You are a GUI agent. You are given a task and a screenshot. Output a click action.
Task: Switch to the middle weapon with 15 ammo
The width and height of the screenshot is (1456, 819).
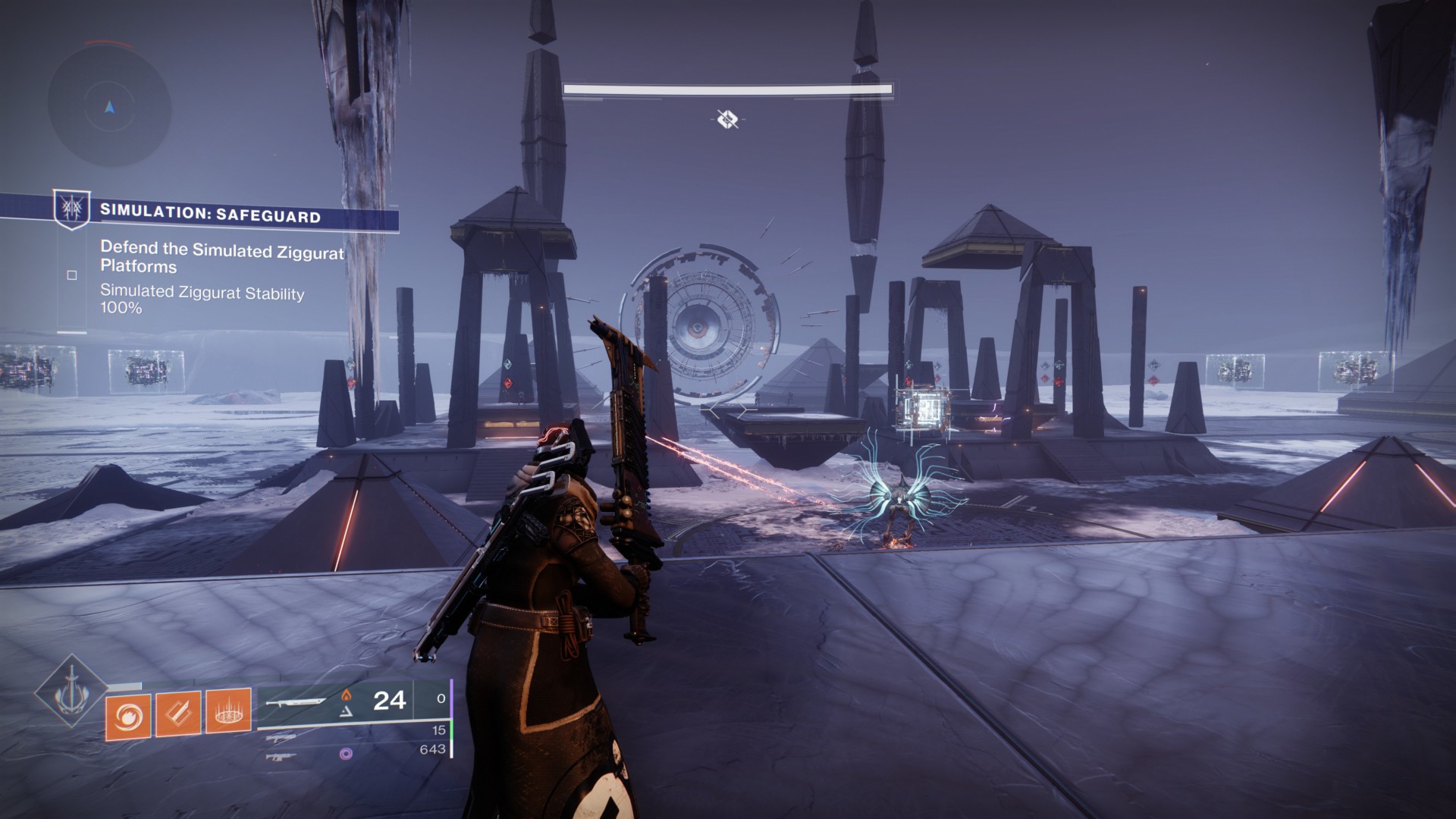(281, 736)
